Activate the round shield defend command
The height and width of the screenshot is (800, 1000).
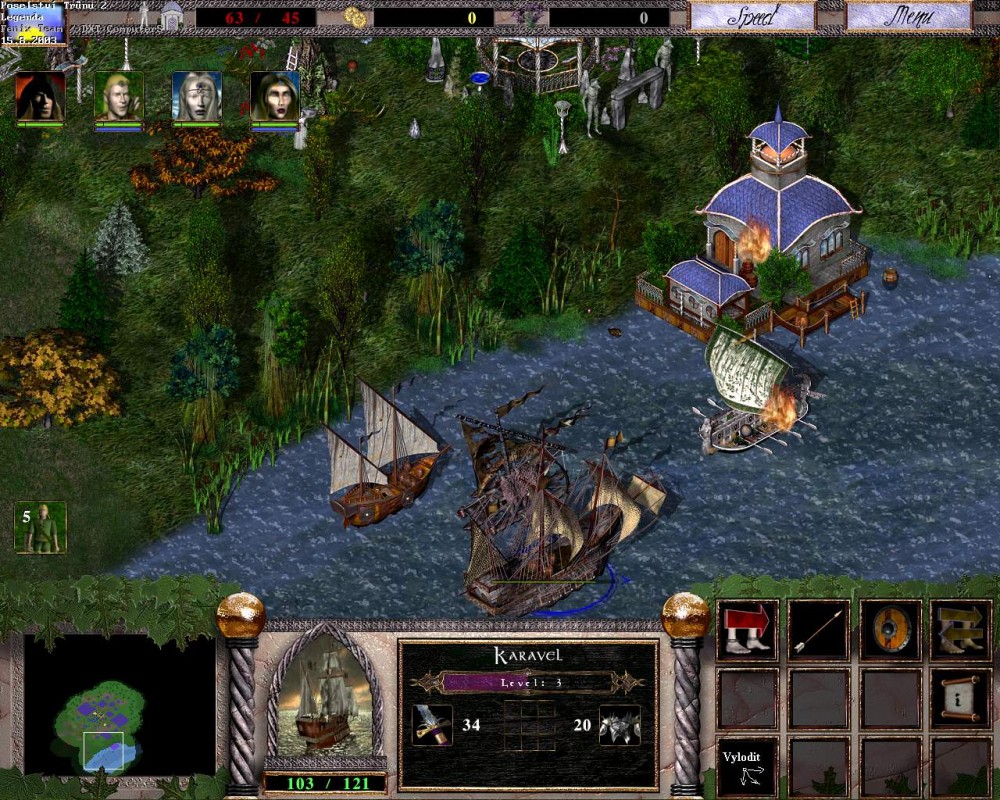pyautogui.click(x=890, y=630)
